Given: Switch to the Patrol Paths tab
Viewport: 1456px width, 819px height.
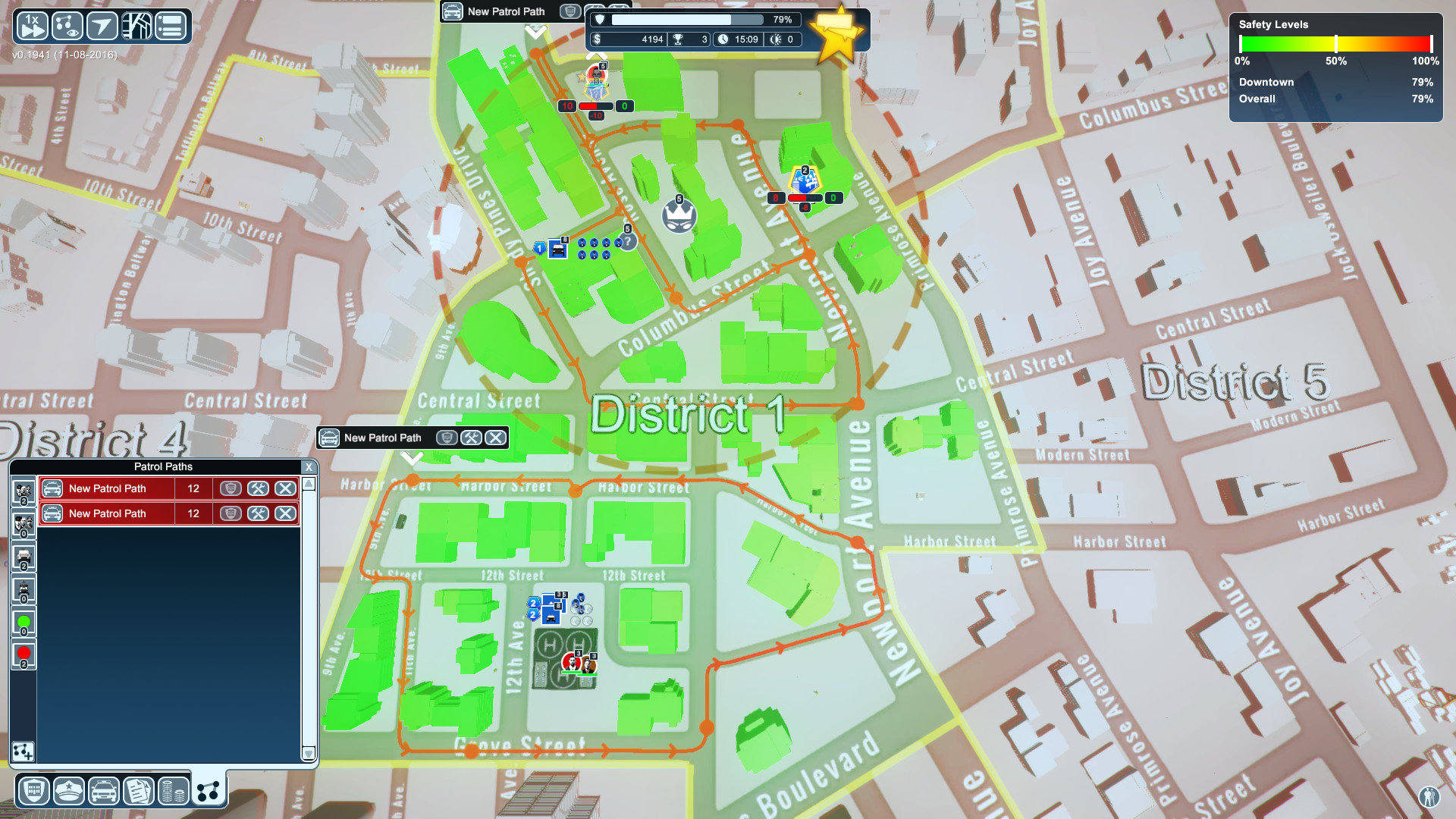Looking at the screenshot, I should (x=208, y=789).
